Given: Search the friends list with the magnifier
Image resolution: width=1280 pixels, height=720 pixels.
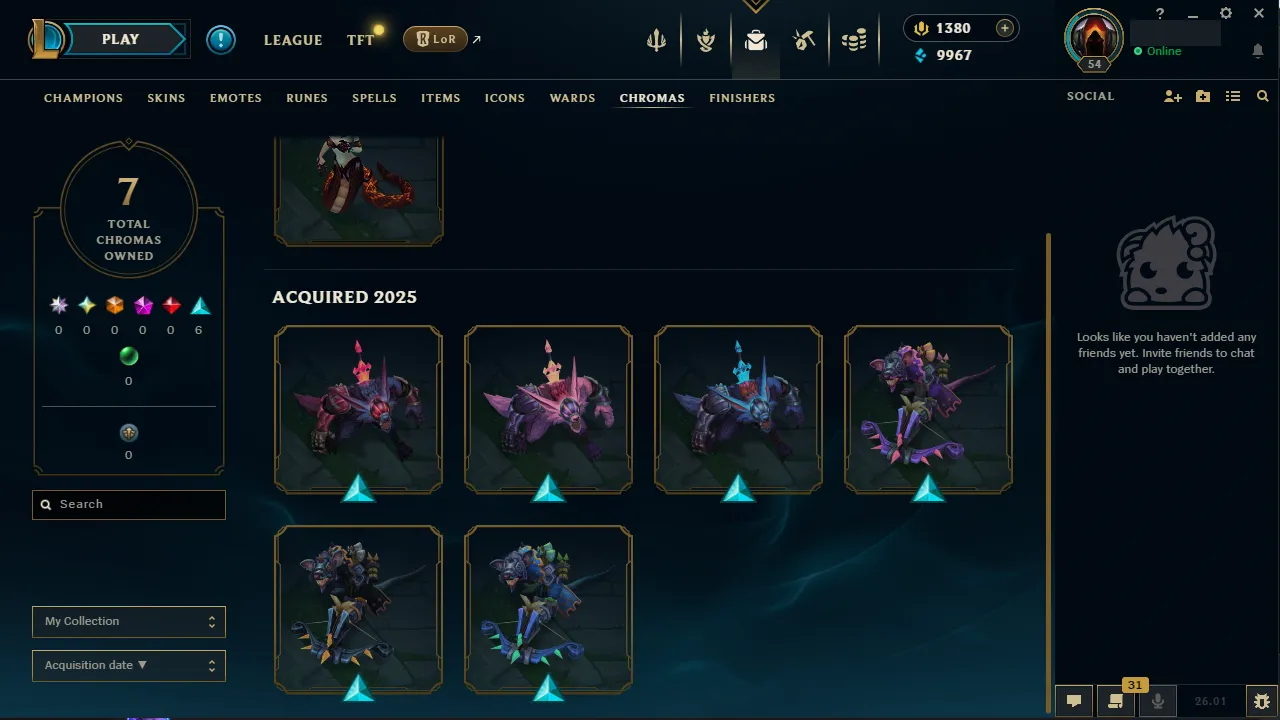Looking at the screenshot, I should (1262, 96).
